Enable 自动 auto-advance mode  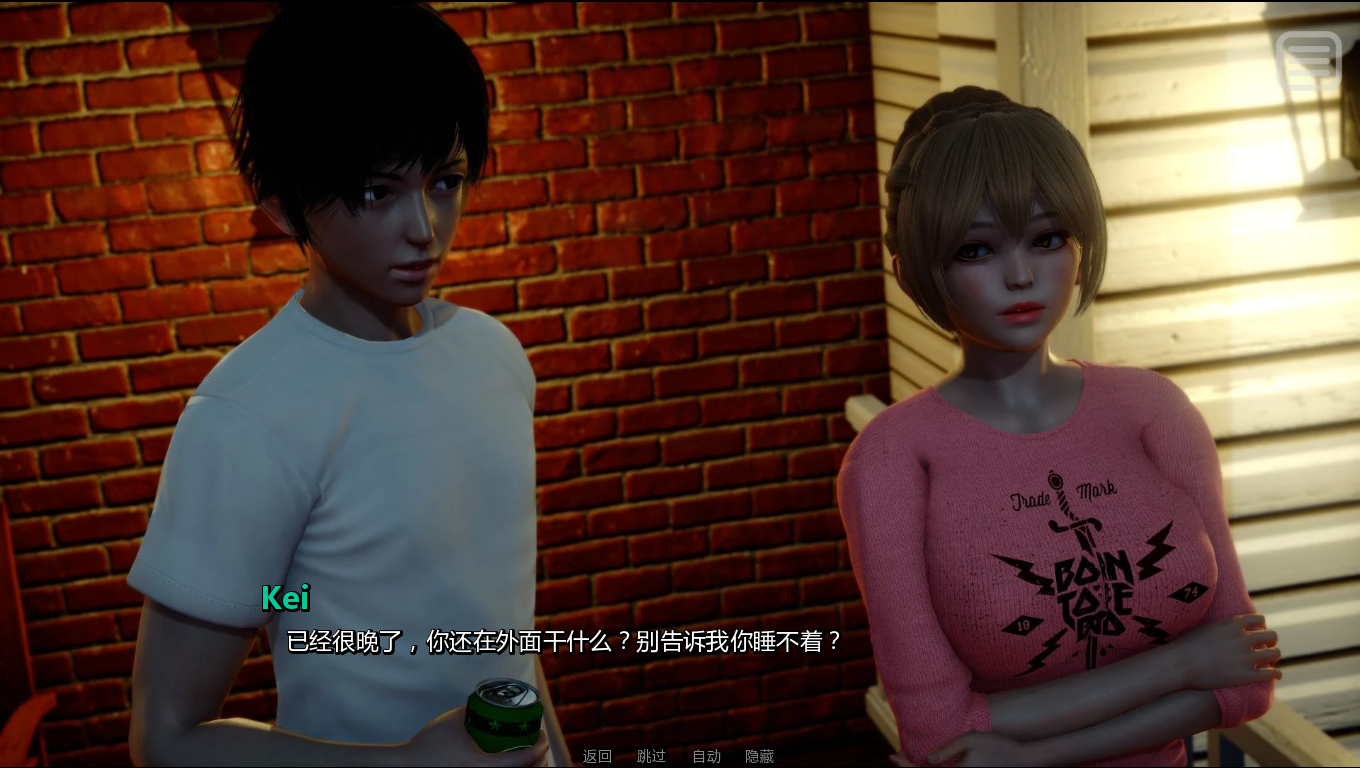pos(708,756)
